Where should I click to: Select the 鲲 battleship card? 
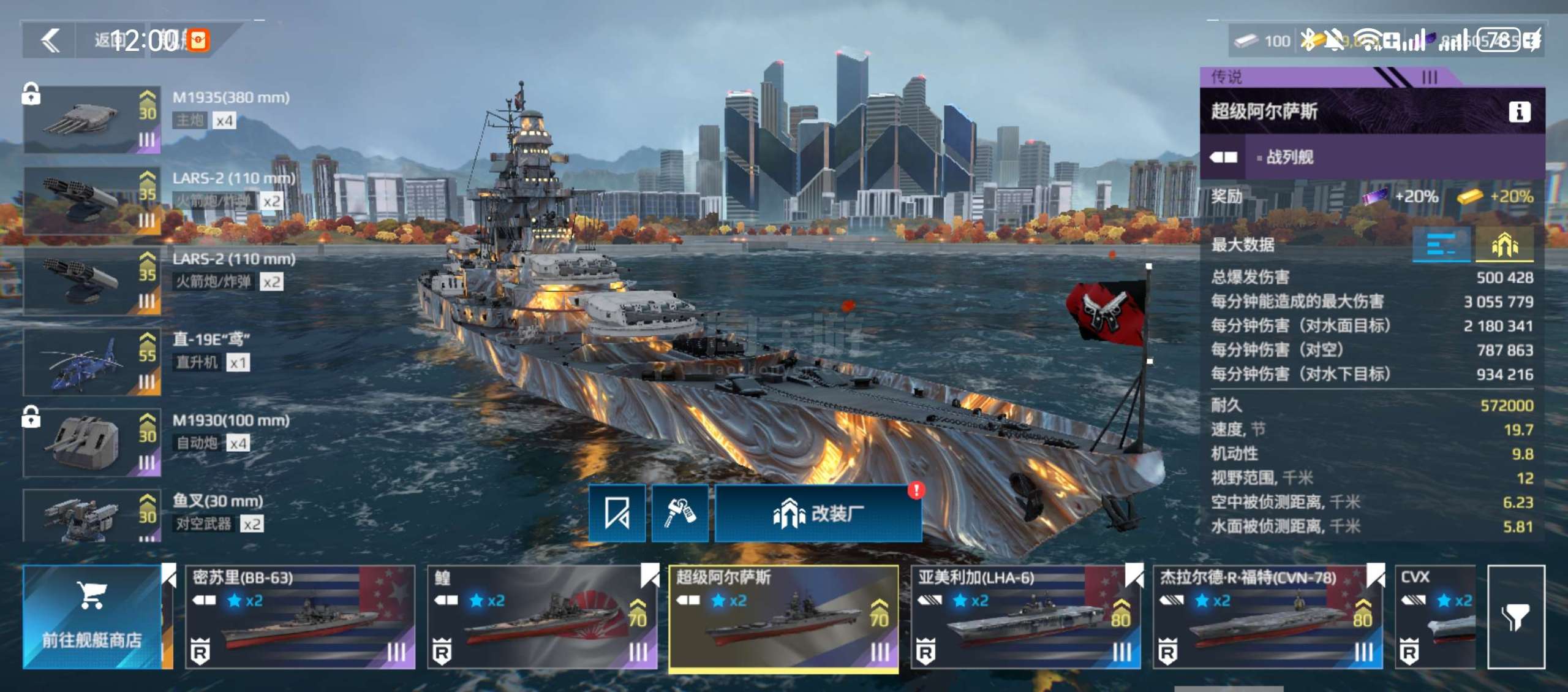(x=541, y=617)
